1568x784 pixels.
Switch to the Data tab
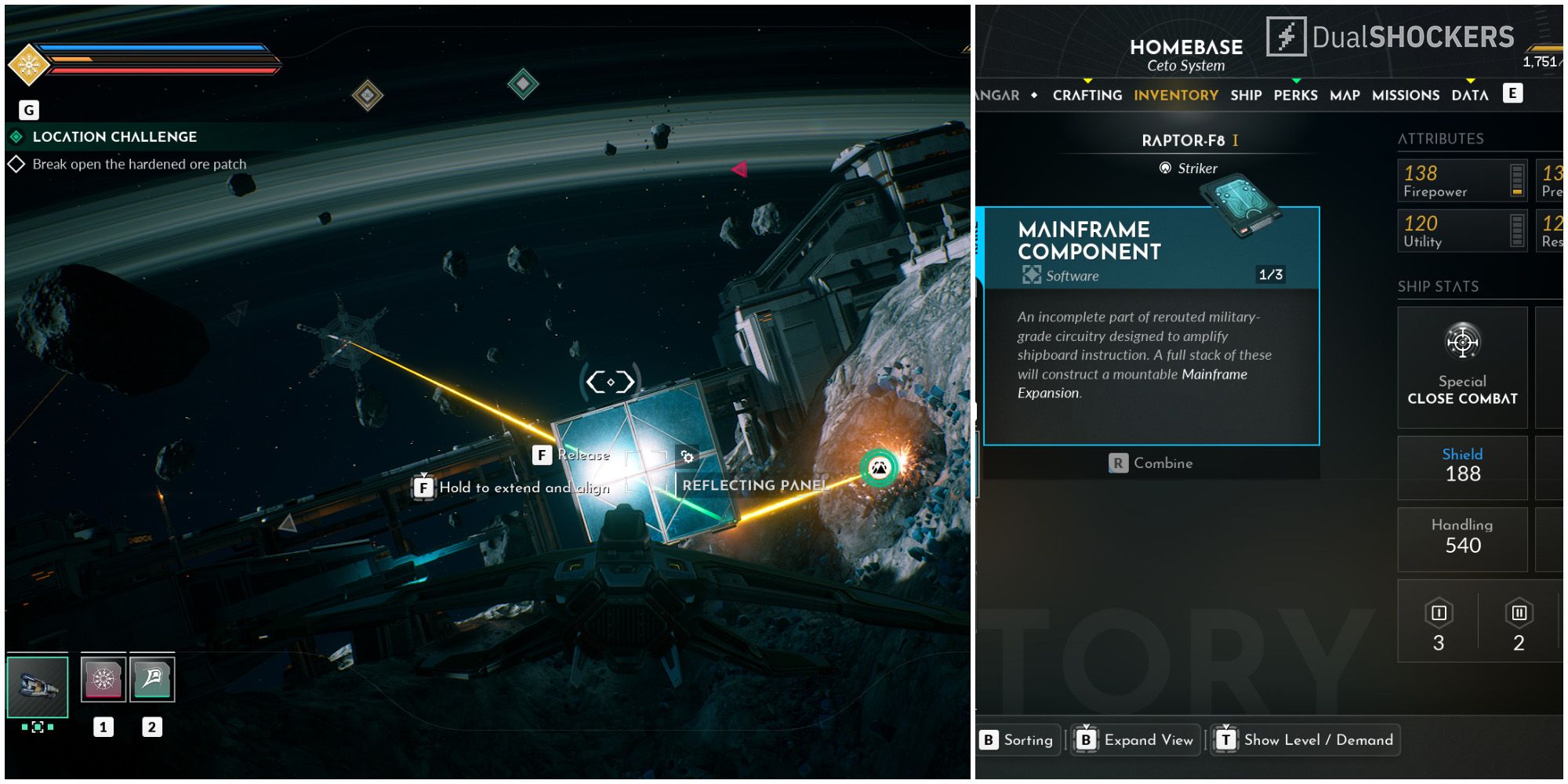tap(1469, 95)
